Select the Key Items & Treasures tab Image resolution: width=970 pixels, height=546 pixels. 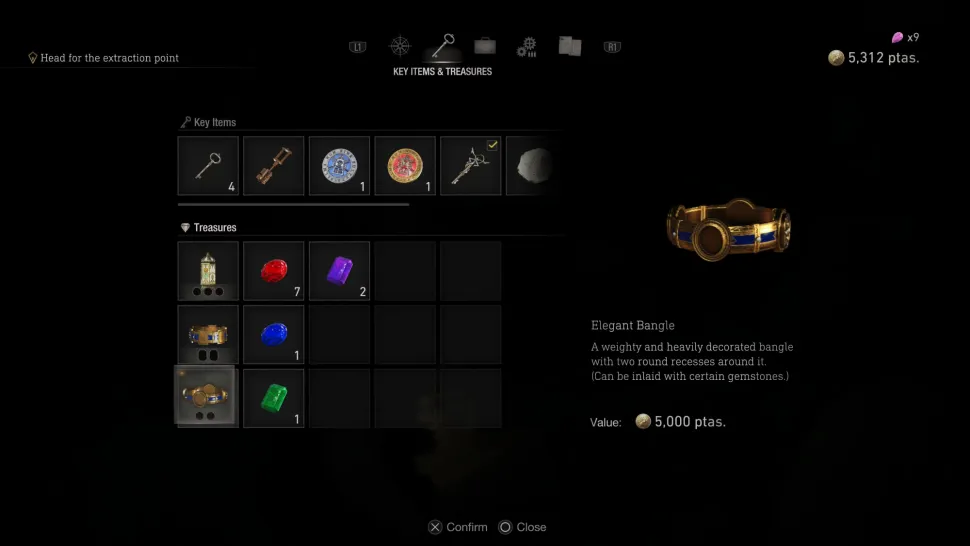coord(442,46)
